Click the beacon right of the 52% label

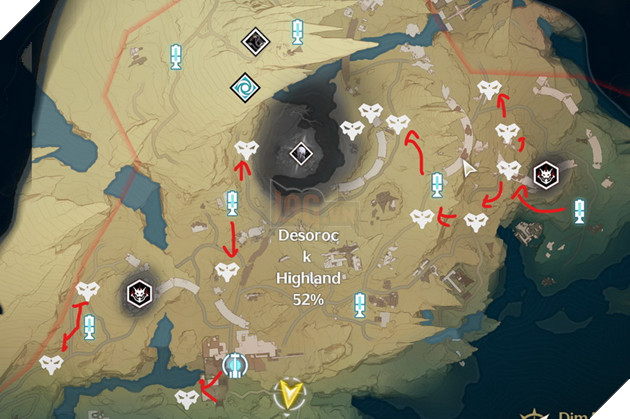coord(361,303)
